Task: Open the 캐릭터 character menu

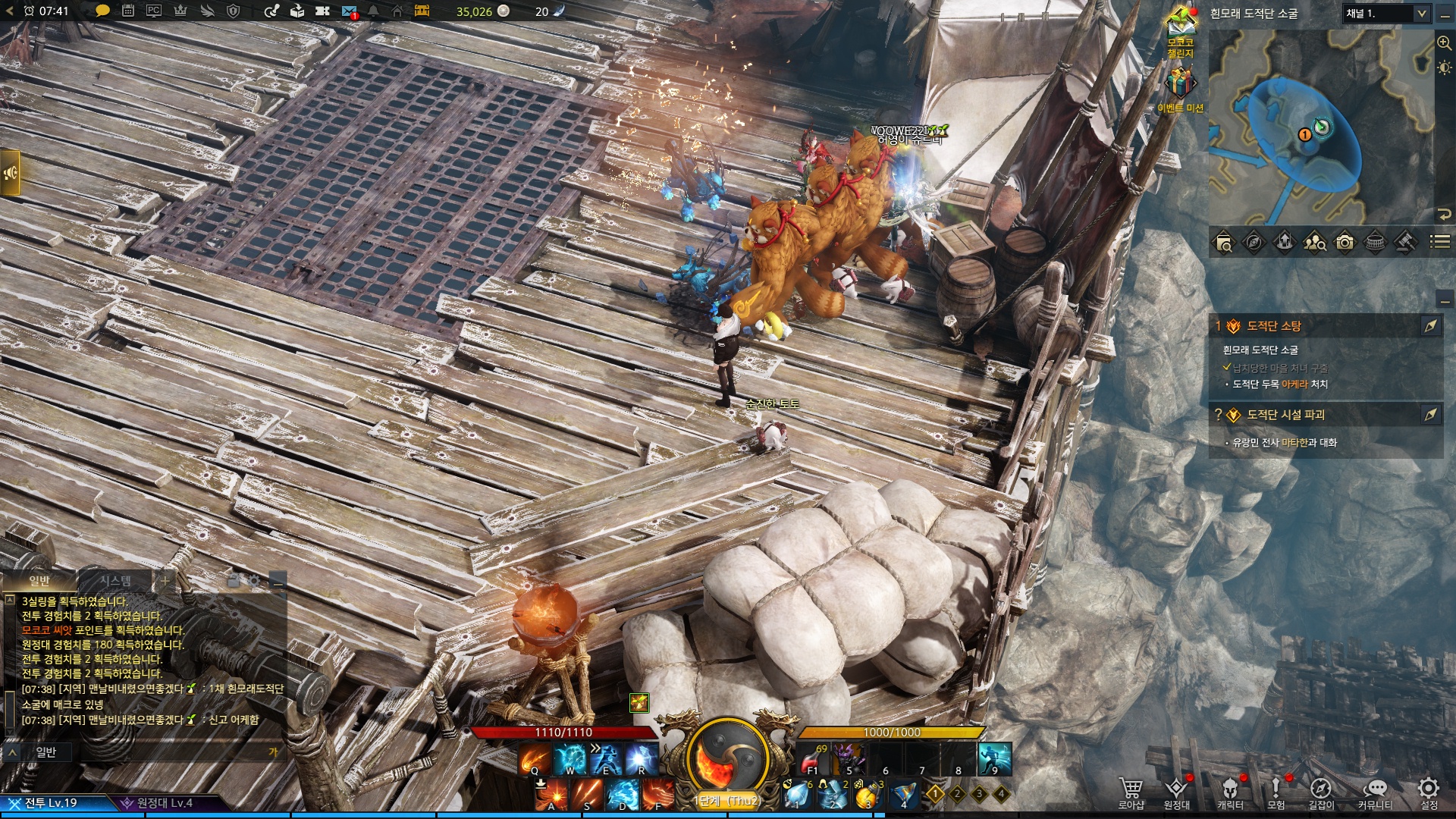Action: [x=1230, y=791]
